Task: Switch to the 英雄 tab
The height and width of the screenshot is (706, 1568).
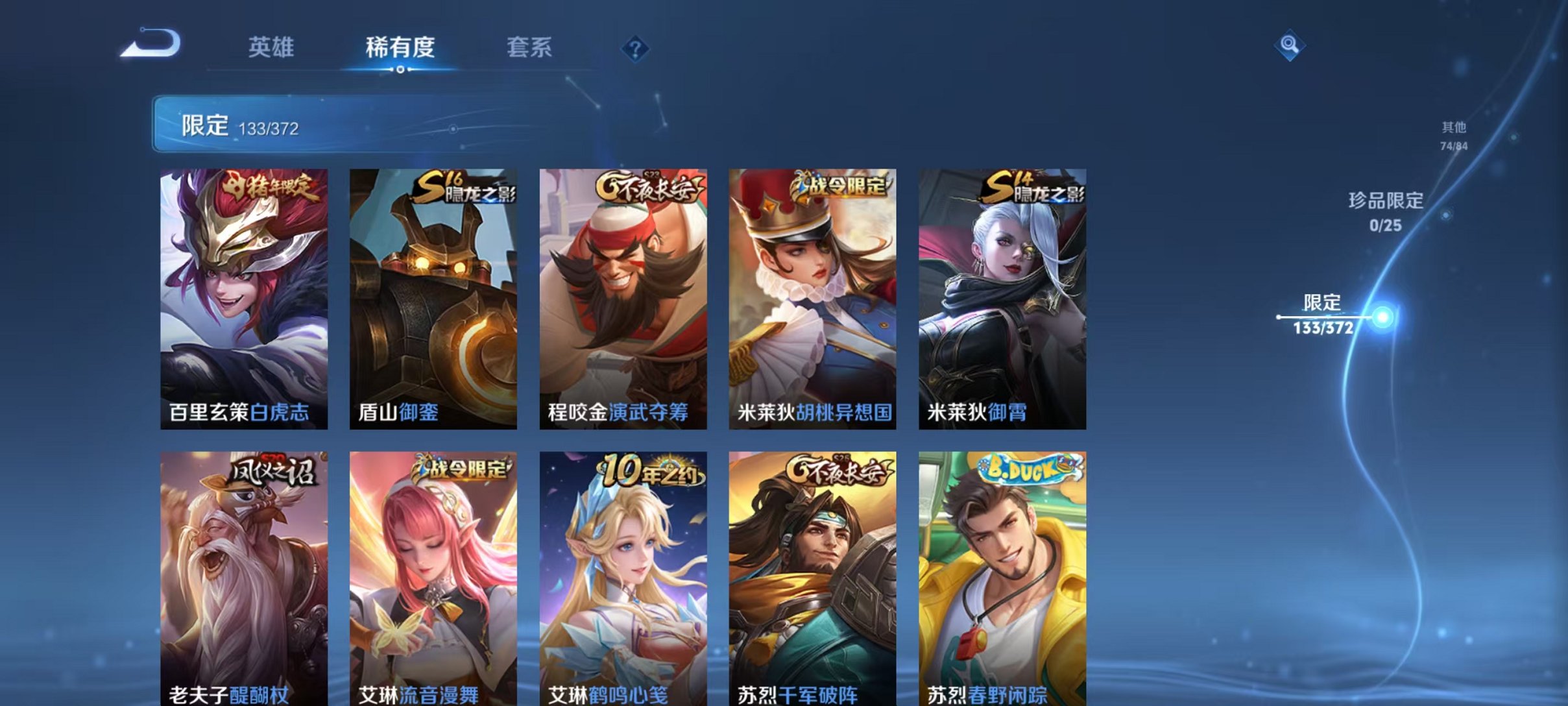Action: click(272, 48)
